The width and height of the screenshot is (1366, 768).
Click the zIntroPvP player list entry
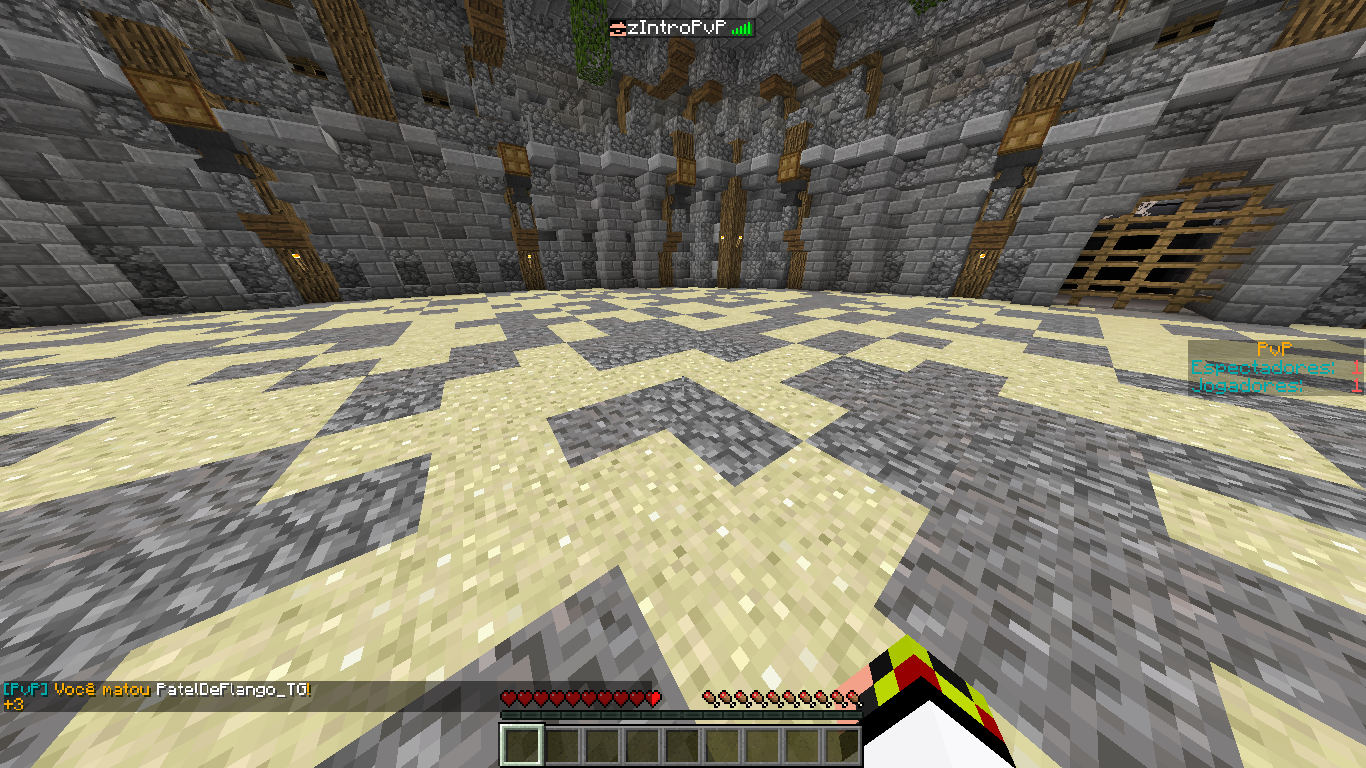[x=681, y=28]
